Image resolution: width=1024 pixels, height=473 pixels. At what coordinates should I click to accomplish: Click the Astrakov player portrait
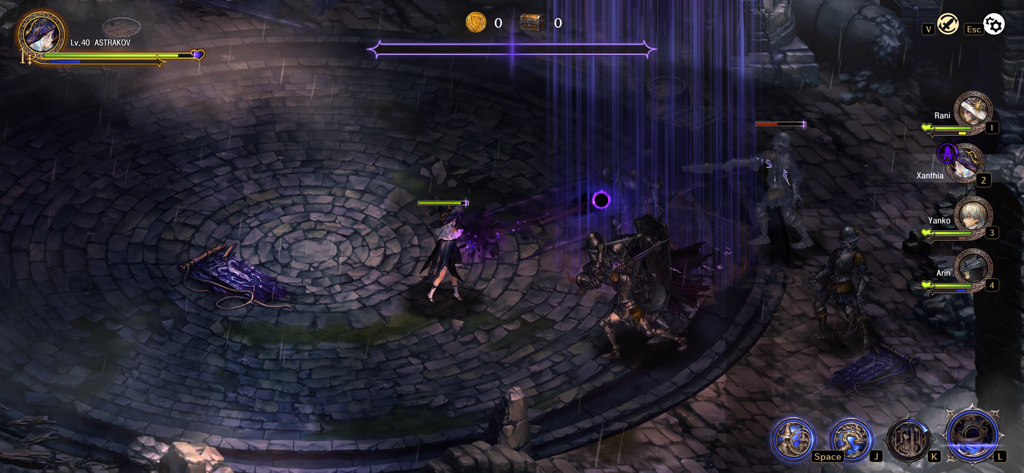coord(41,33)
